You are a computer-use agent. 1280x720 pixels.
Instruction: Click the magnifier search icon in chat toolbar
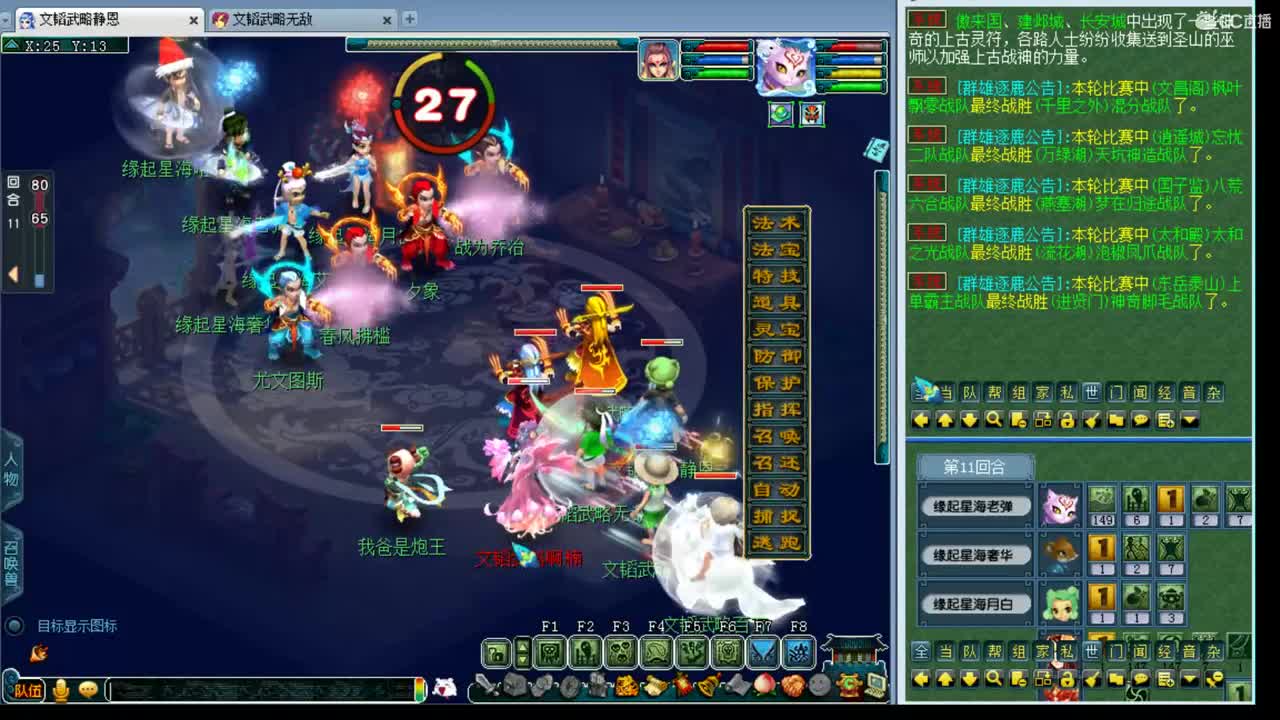[994, 420]
